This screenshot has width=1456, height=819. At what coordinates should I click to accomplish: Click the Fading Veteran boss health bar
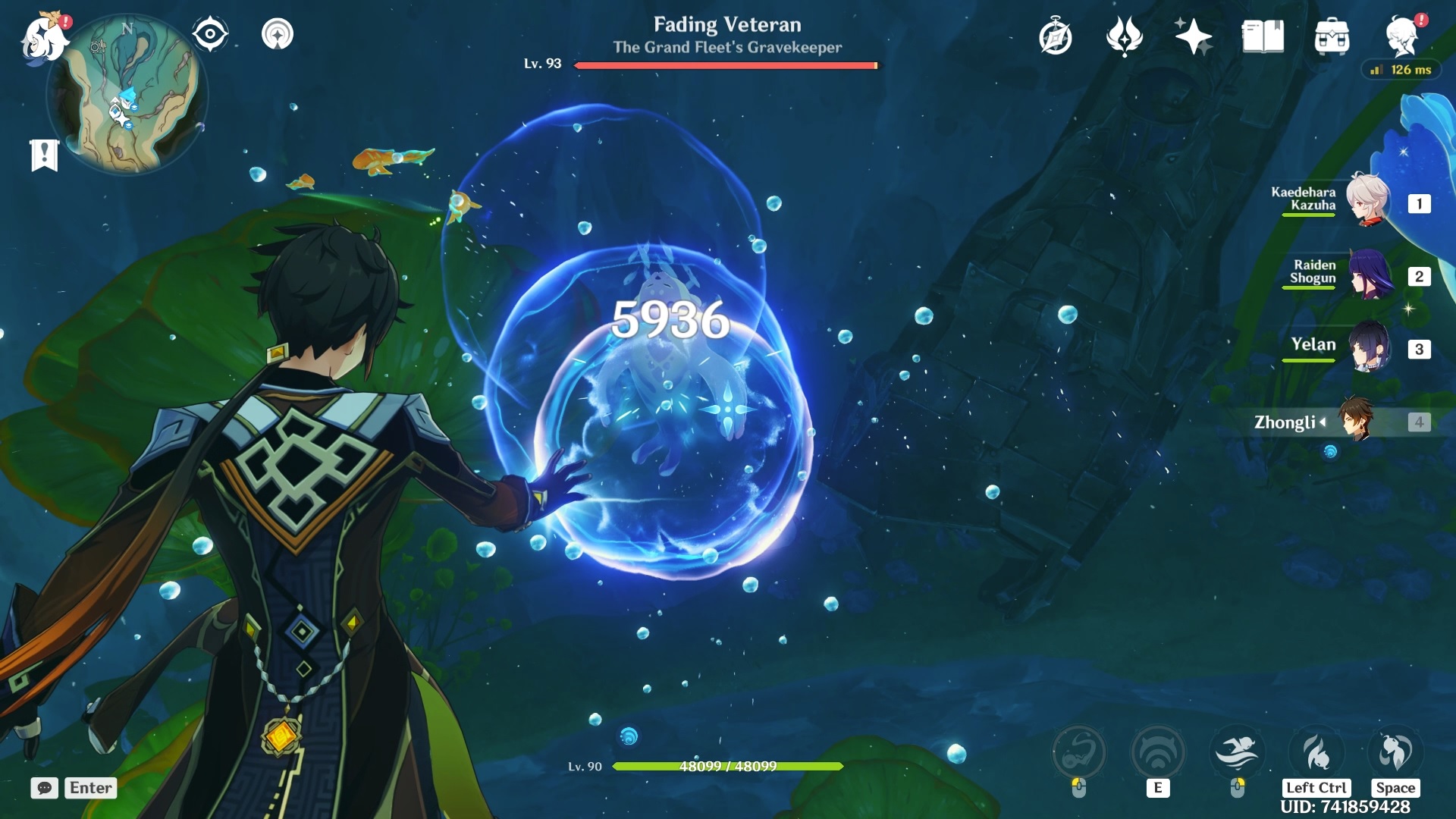726,66
